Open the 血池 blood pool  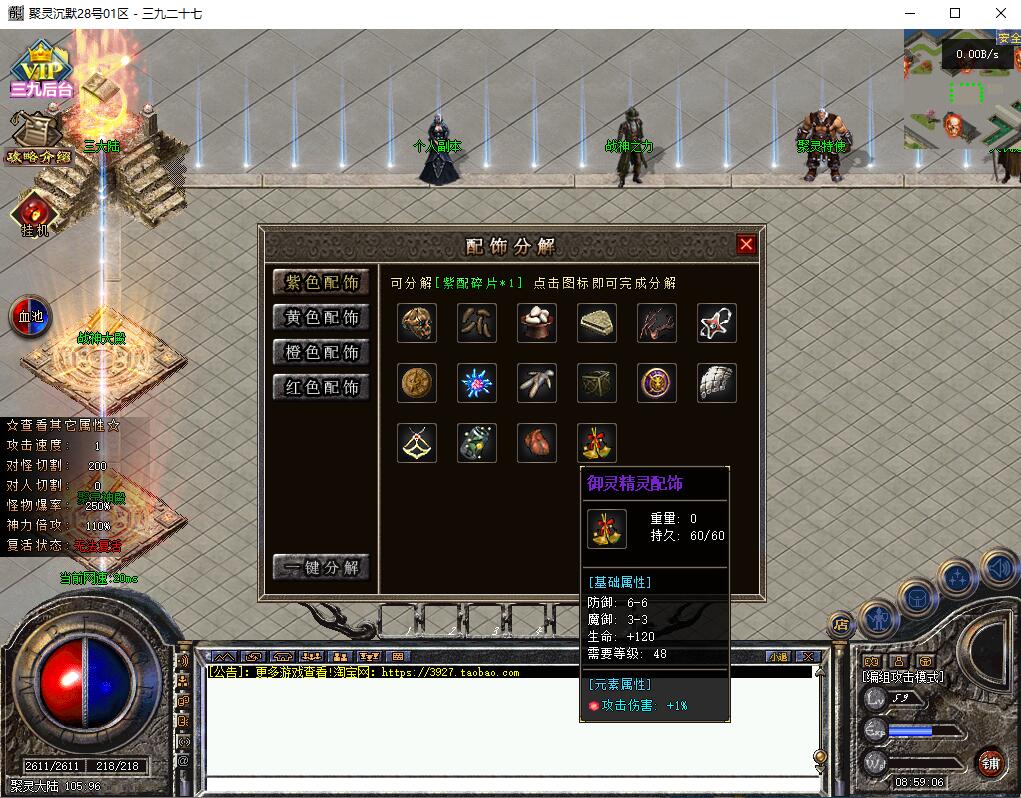(x=30, y=317)
